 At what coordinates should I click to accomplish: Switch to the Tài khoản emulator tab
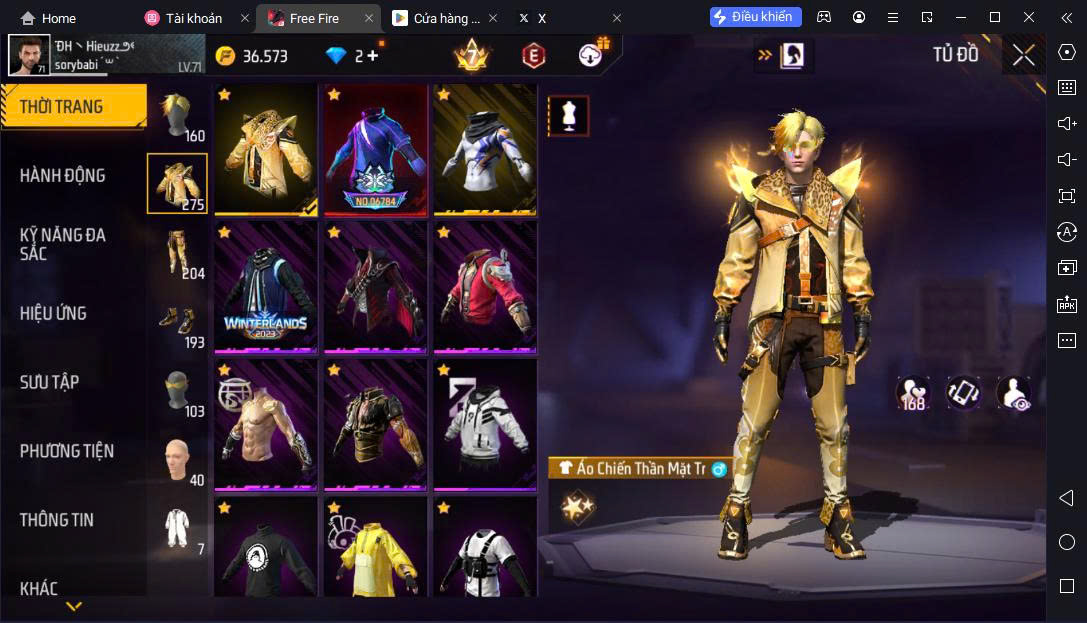pos(196,18)
